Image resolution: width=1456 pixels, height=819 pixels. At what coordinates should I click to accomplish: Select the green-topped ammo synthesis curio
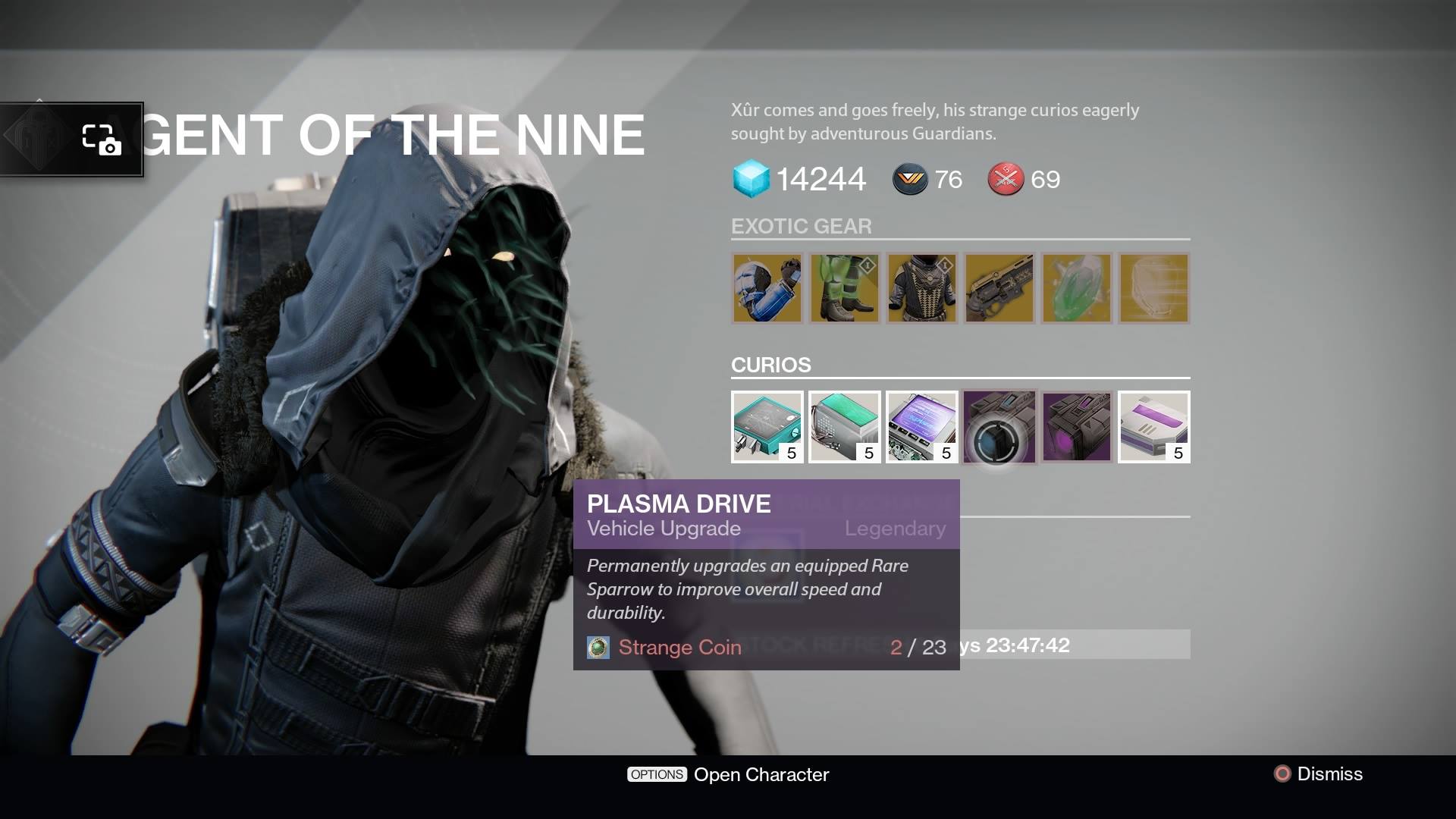tap(845, 426)
